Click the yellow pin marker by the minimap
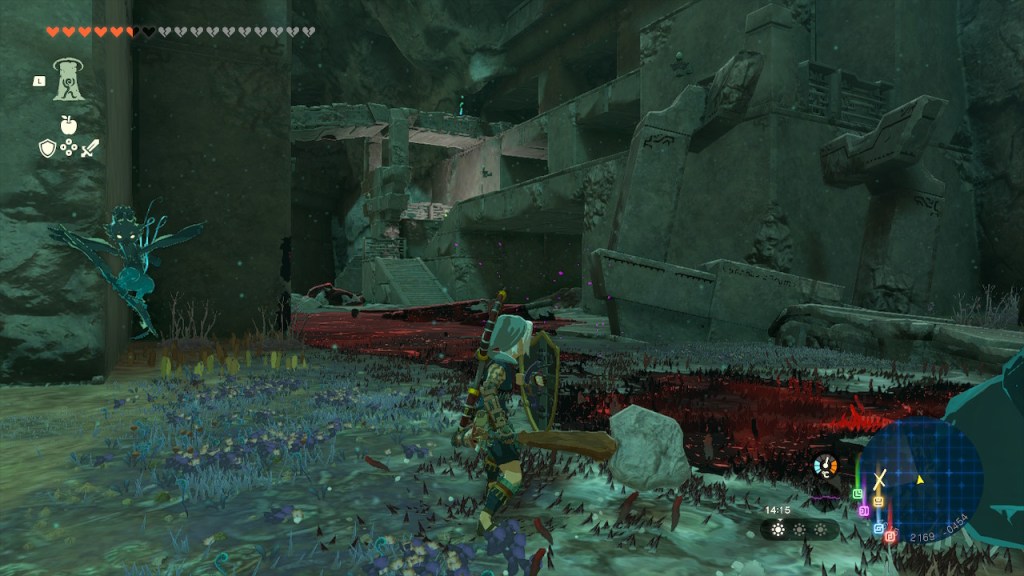 click(x=878, y=501)
